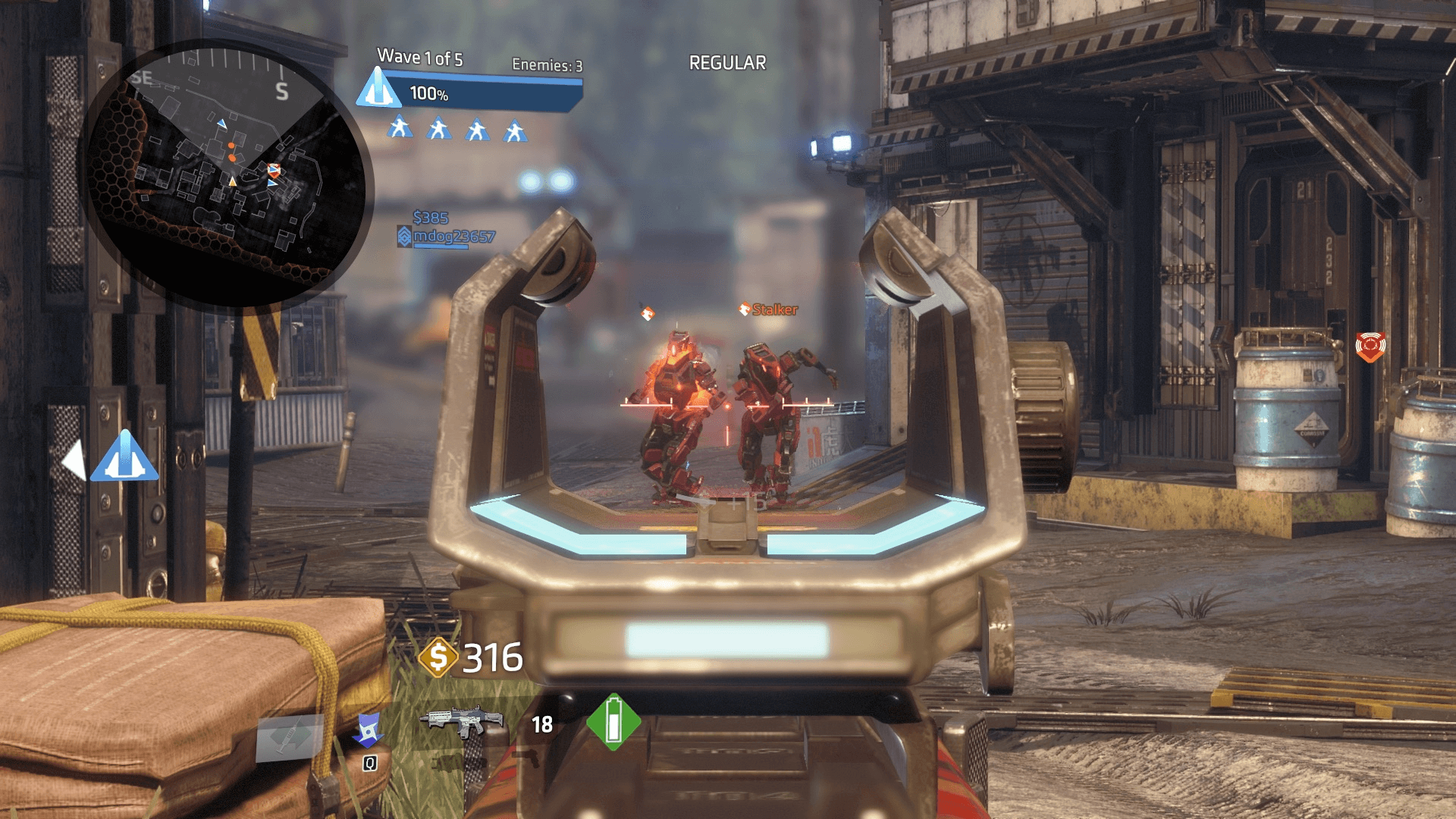Use the shuriken pulse blade ability

pos(369,730)
